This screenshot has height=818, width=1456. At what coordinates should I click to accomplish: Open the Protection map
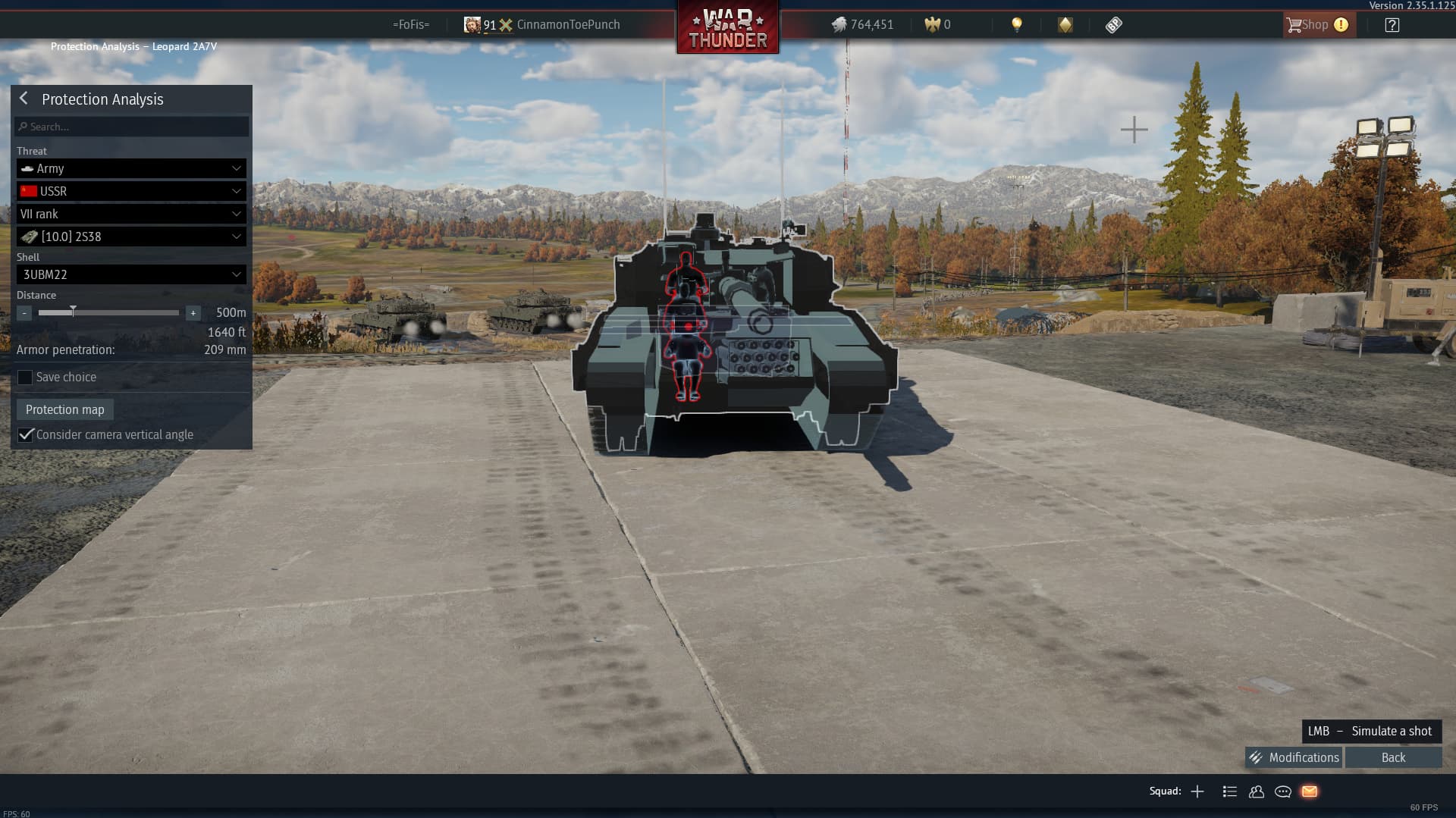point(64,409)
